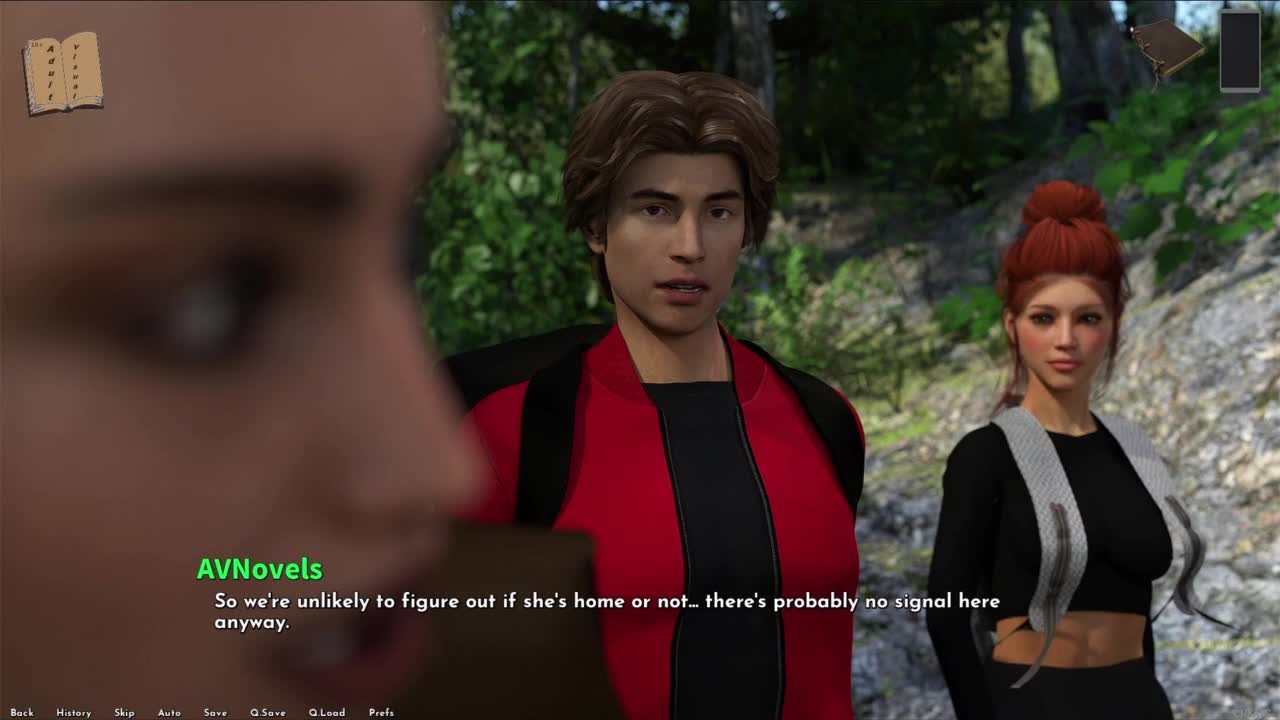This screenshot has width=1280, height=720.
Task: Go back one dialogue line
Action: (x=22, y=713)
